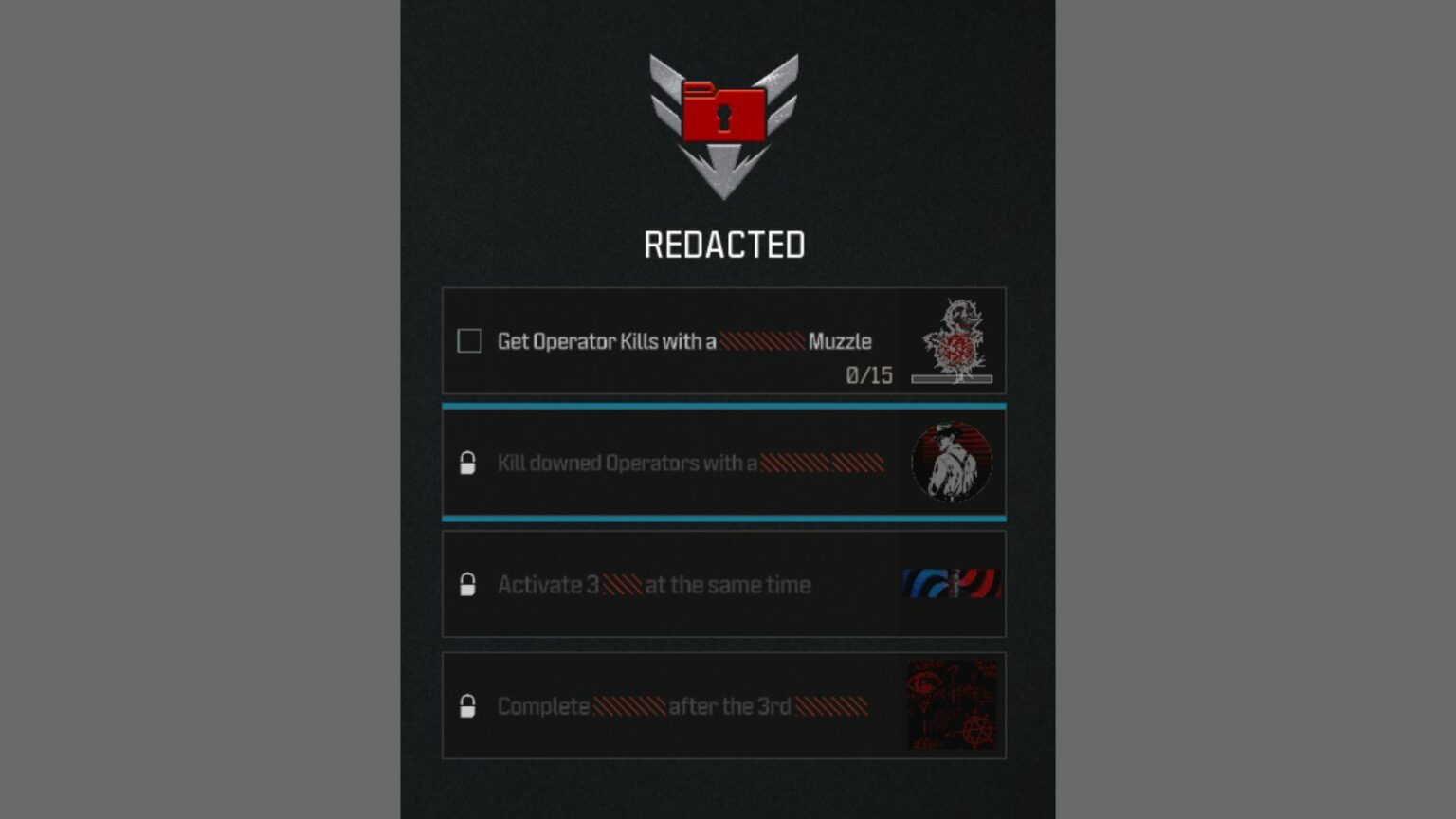Click the blue highlight border around the second challenge
Image resolution: width=1456 pixels, height=819 pixels.
tap(724, 405)
